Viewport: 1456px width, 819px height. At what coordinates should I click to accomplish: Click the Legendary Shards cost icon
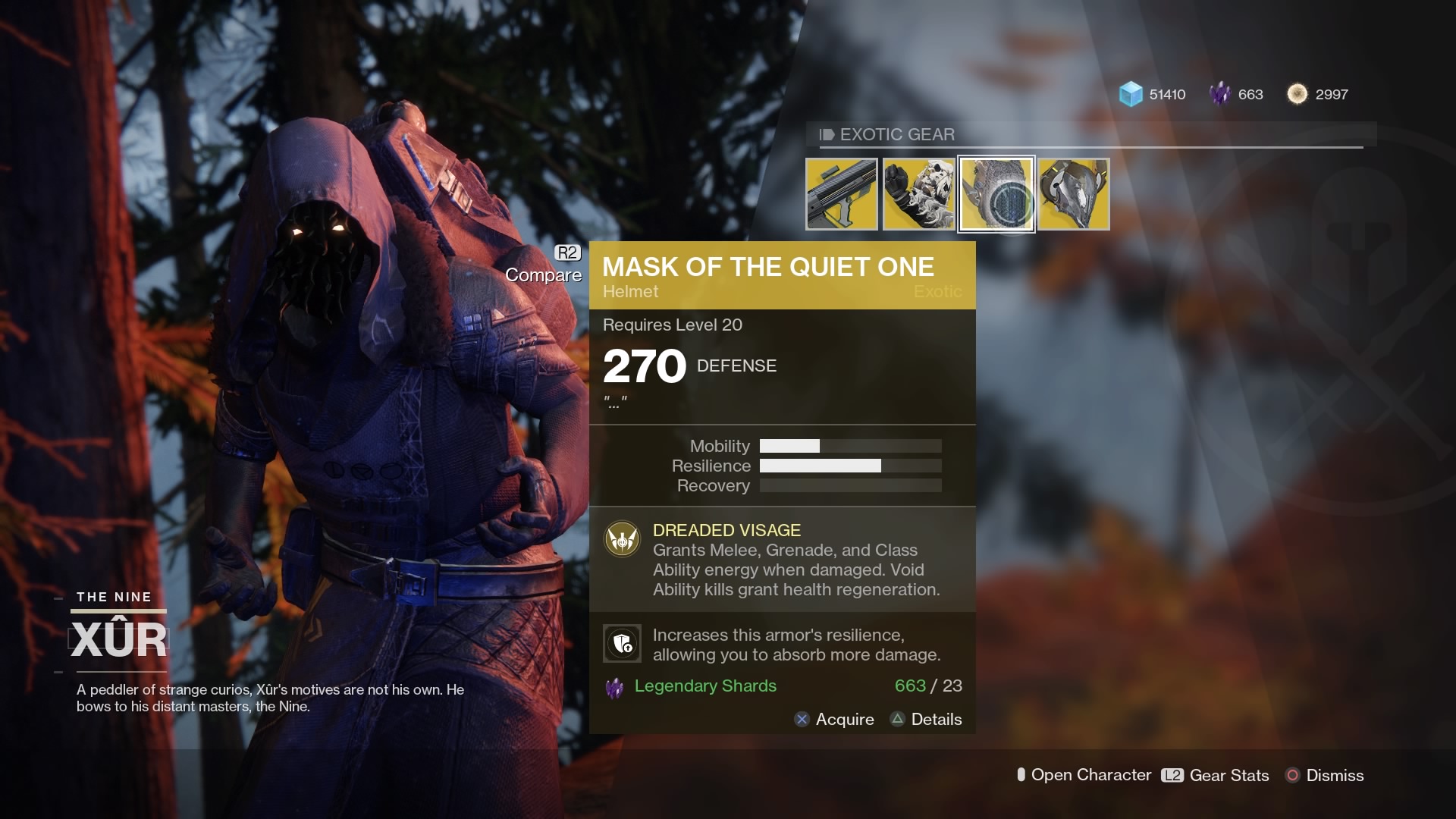click(x=614, y=687)
